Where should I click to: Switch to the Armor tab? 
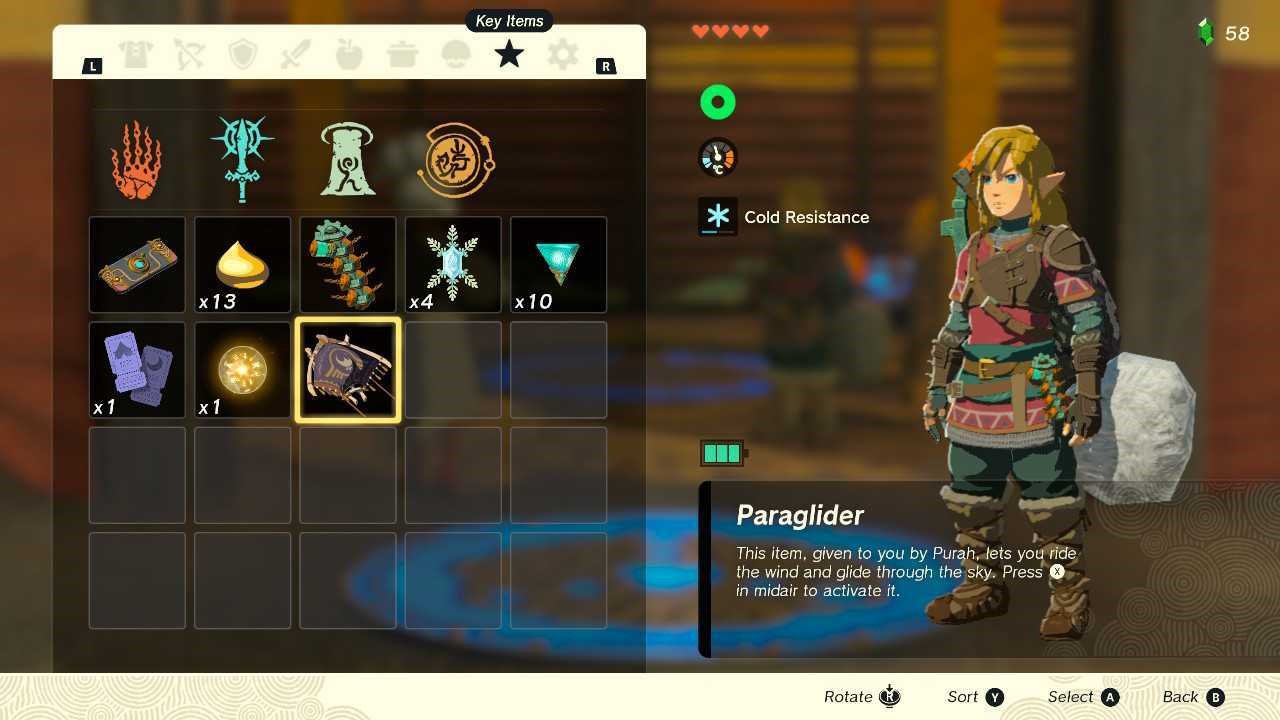pyautogui.click(x=136, y=54)
